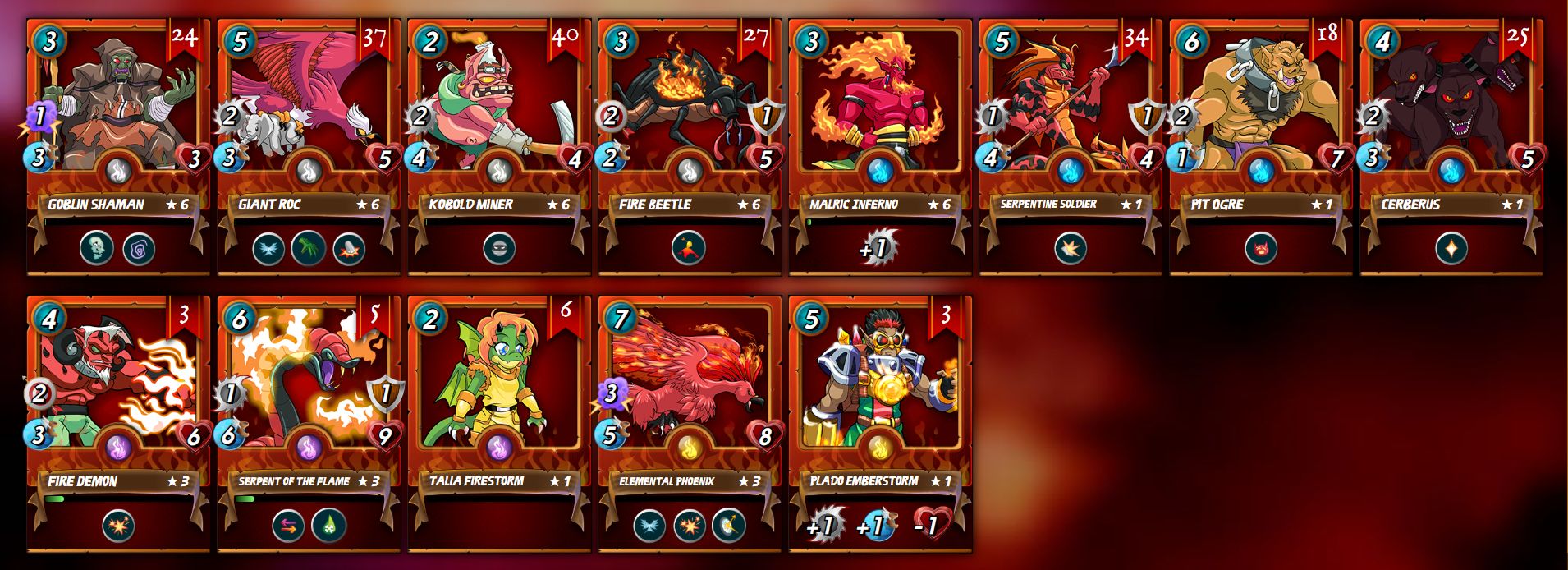Choose the Giant Roc card

click(308, 123)
